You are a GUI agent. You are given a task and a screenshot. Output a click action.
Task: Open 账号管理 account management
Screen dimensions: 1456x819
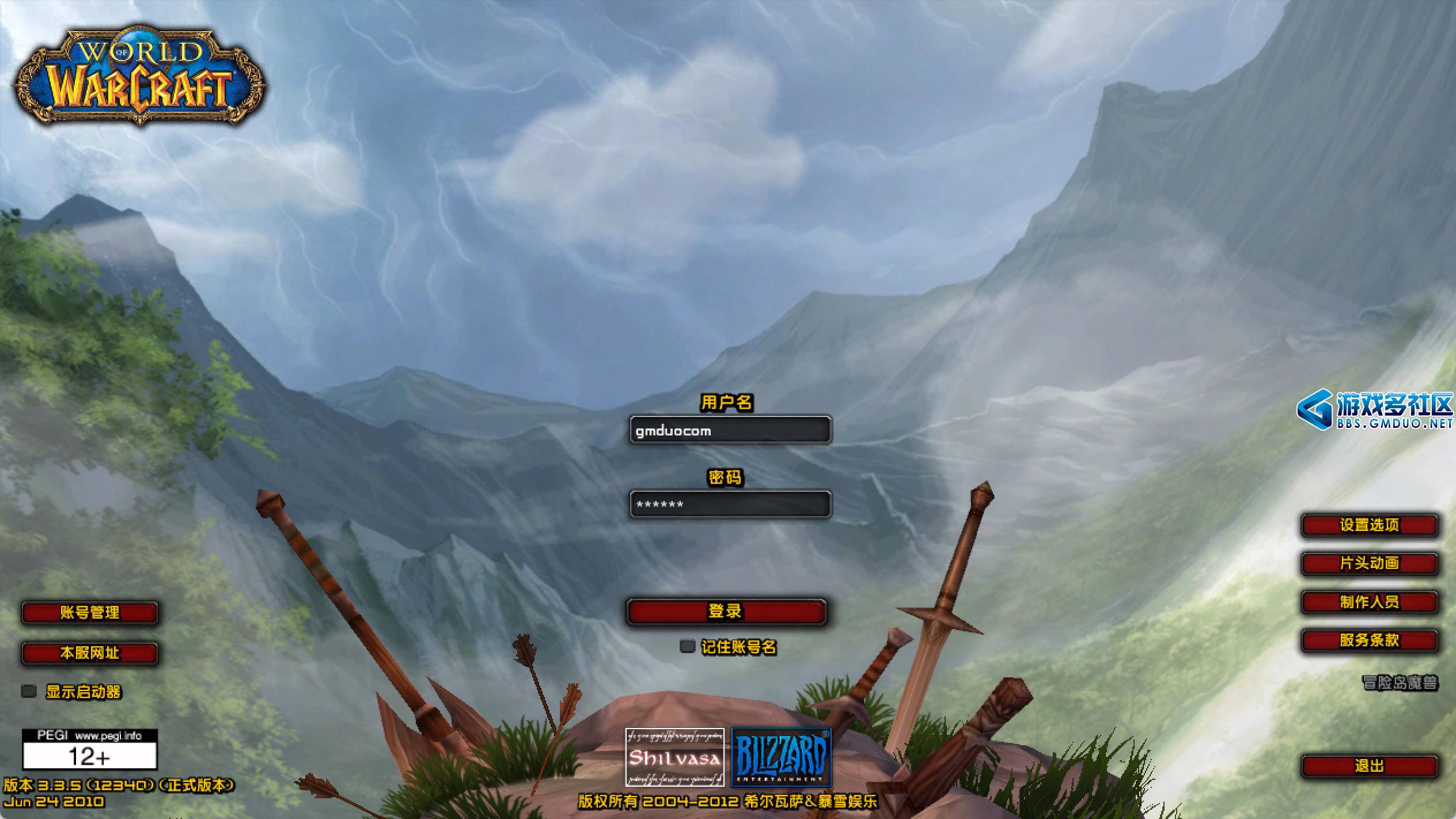click(x=90, y=613)
